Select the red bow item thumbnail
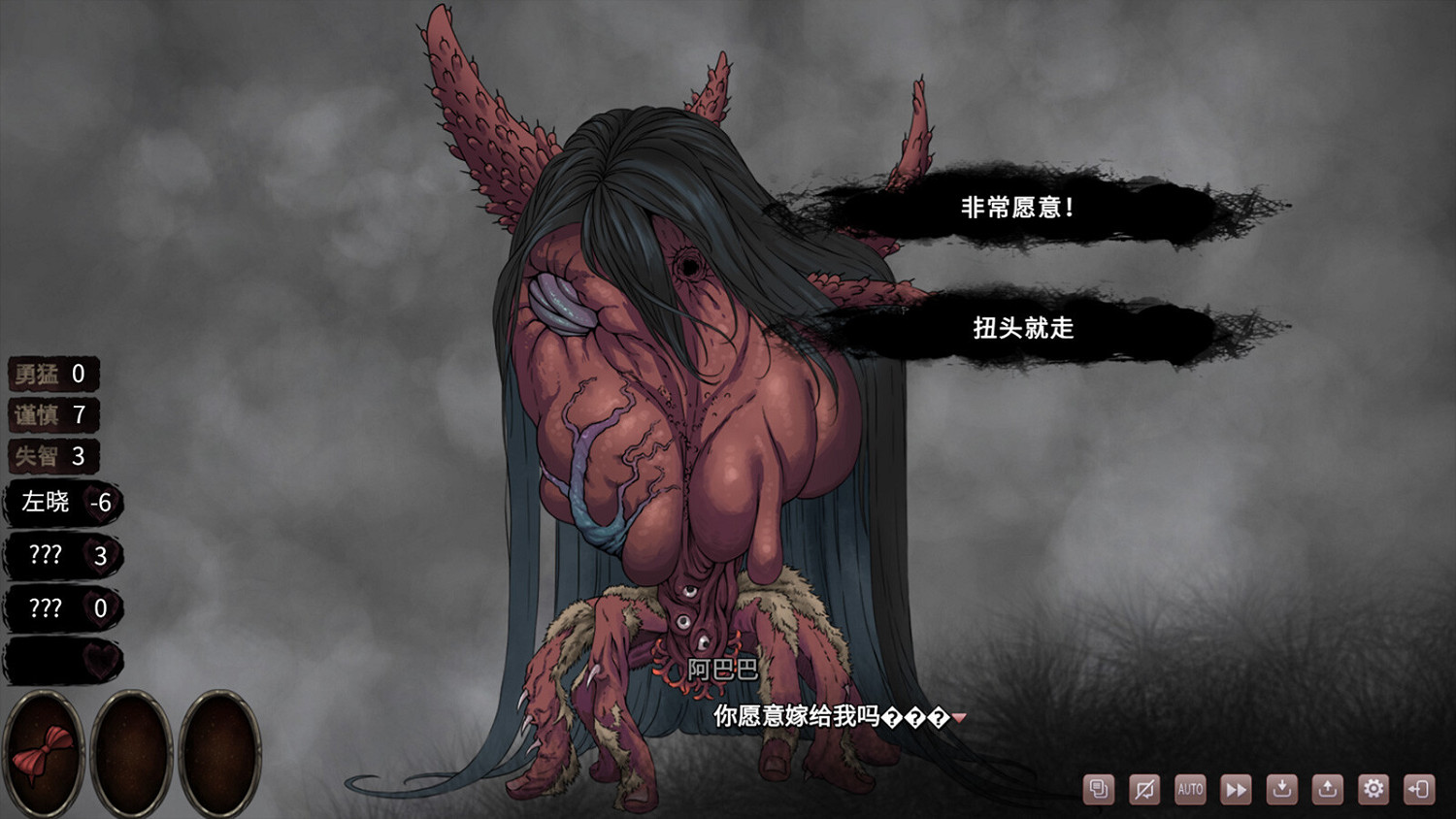This screenshot has width=1456, height=819. [46, 754]
